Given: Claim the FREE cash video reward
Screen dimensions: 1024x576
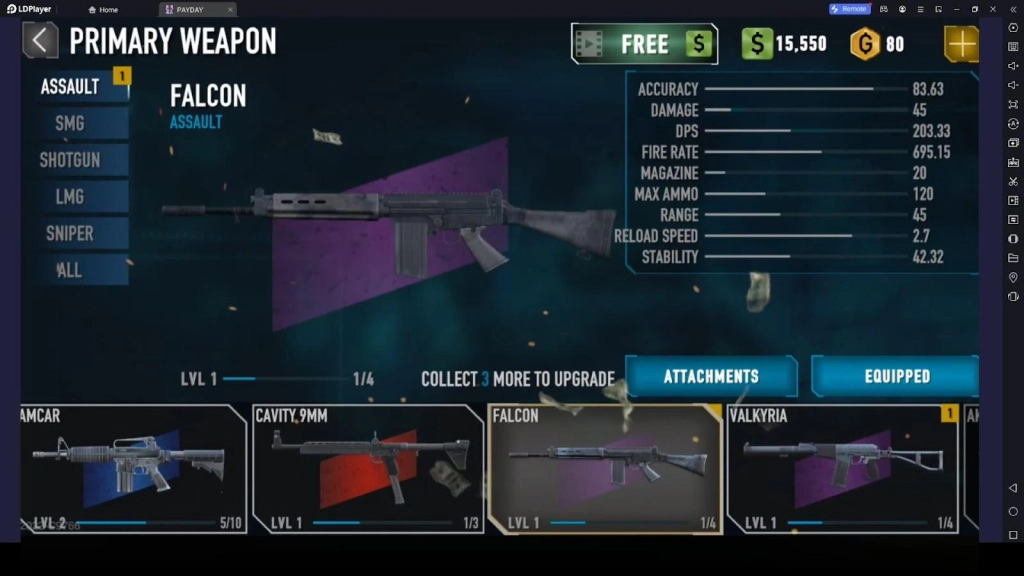Looking at the screenshot, I should point(644,44).
